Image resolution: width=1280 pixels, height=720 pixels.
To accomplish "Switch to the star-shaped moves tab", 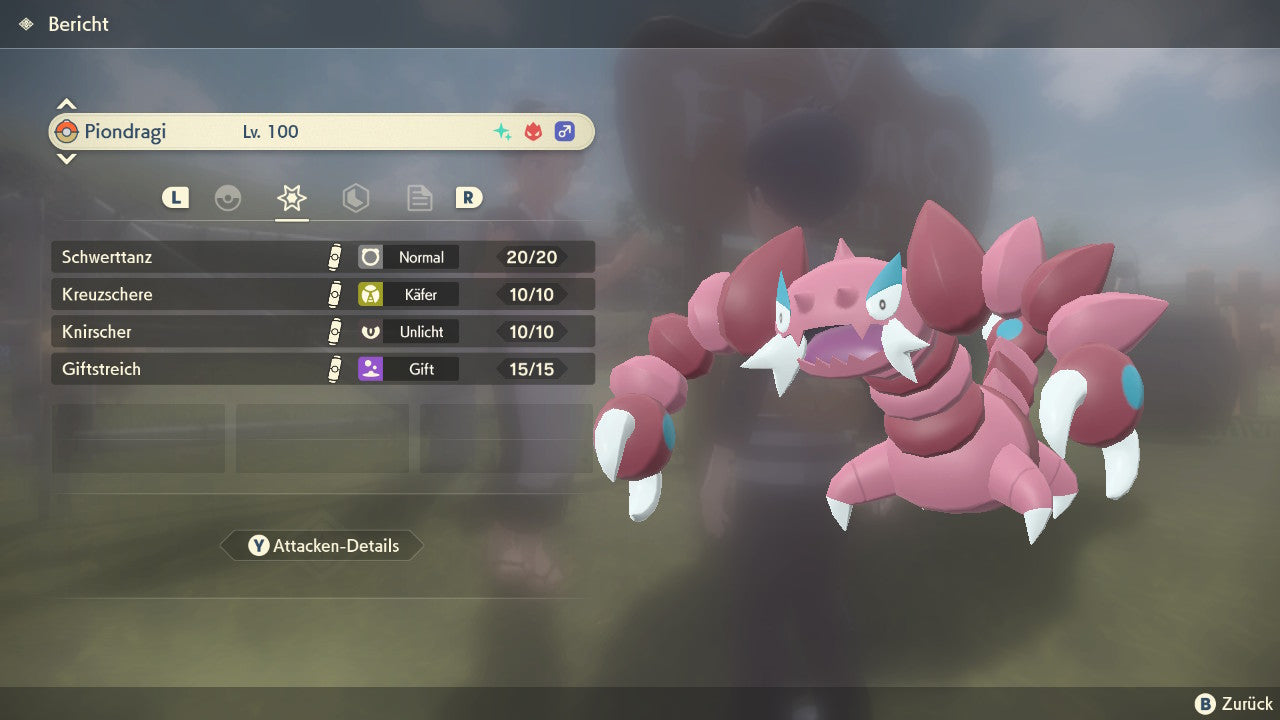I will (x=291, y=198).
